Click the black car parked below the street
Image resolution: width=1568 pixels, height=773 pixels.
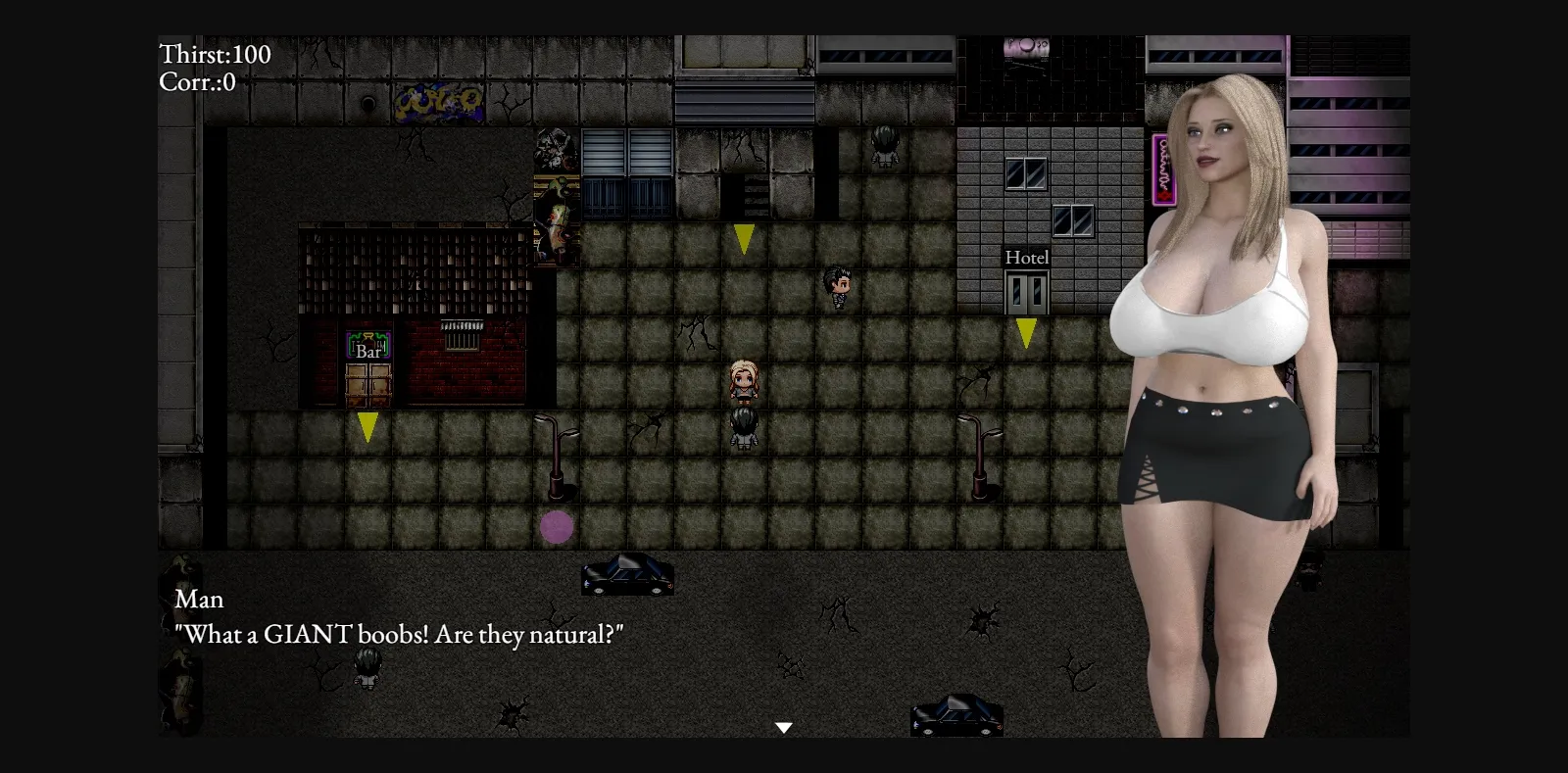626,576
